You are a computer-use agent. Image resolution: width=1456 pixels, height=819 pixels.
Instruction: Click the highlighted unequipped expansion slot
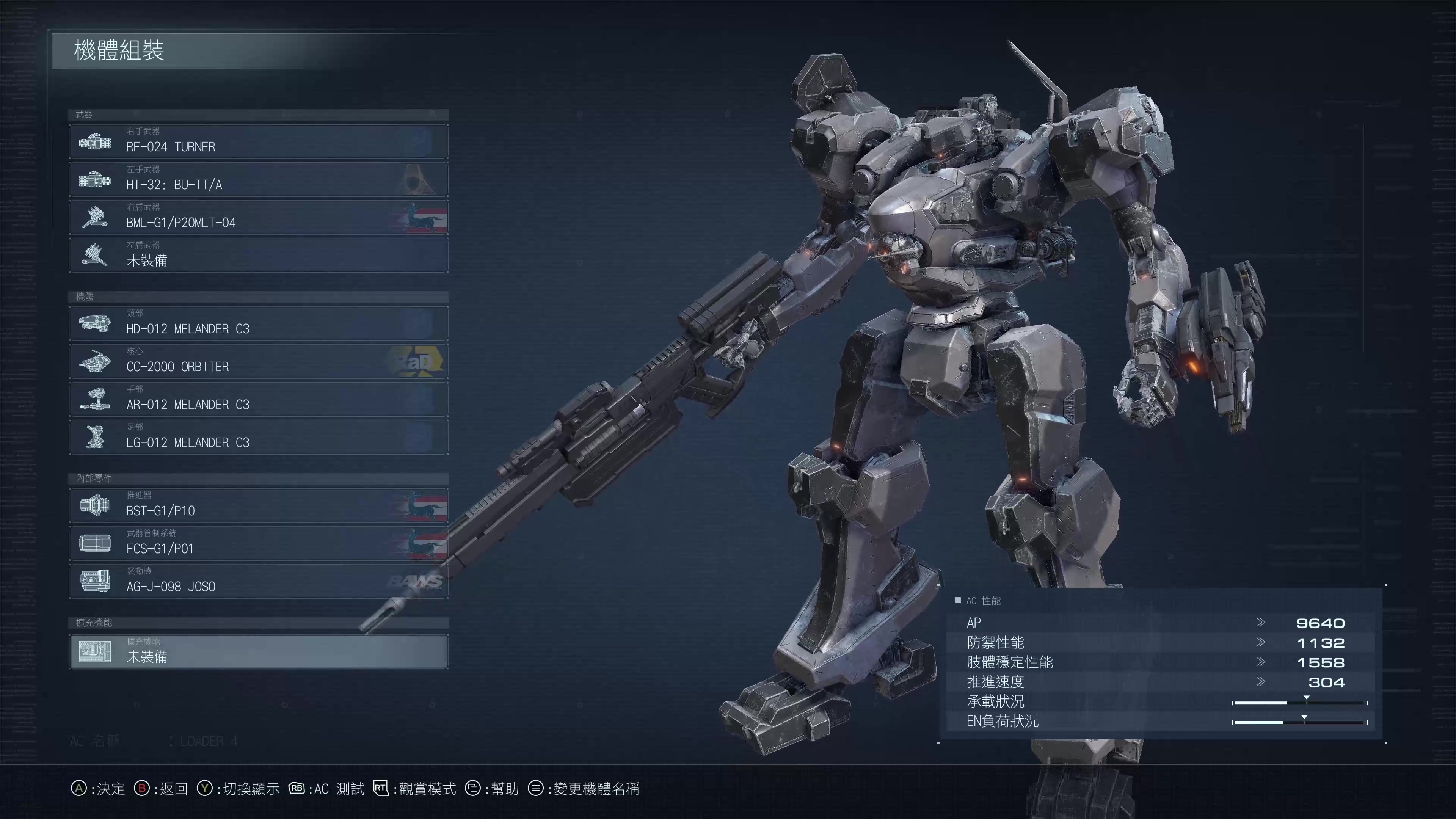(x=258, y=652)
